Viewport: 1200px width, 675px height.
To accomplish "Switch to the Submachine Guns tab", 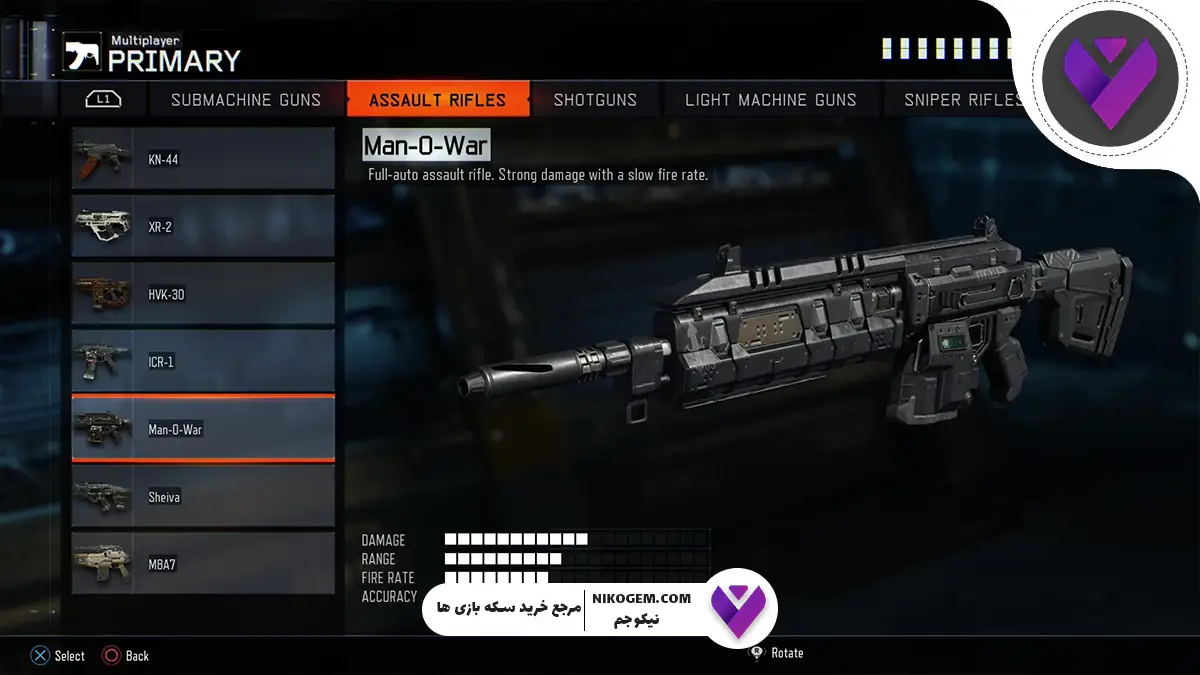I will coord(246,100).
